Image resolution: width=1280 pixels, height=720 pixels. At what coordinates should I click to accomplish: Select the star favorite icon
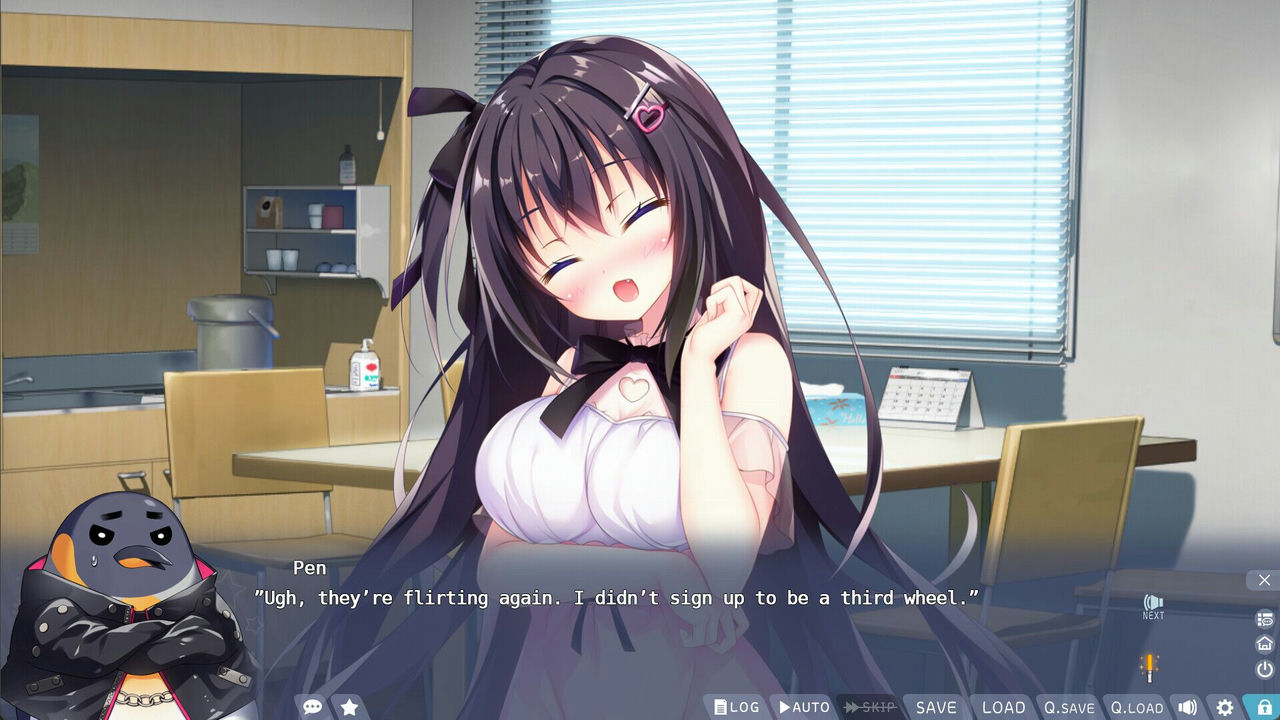coord(349,706)
